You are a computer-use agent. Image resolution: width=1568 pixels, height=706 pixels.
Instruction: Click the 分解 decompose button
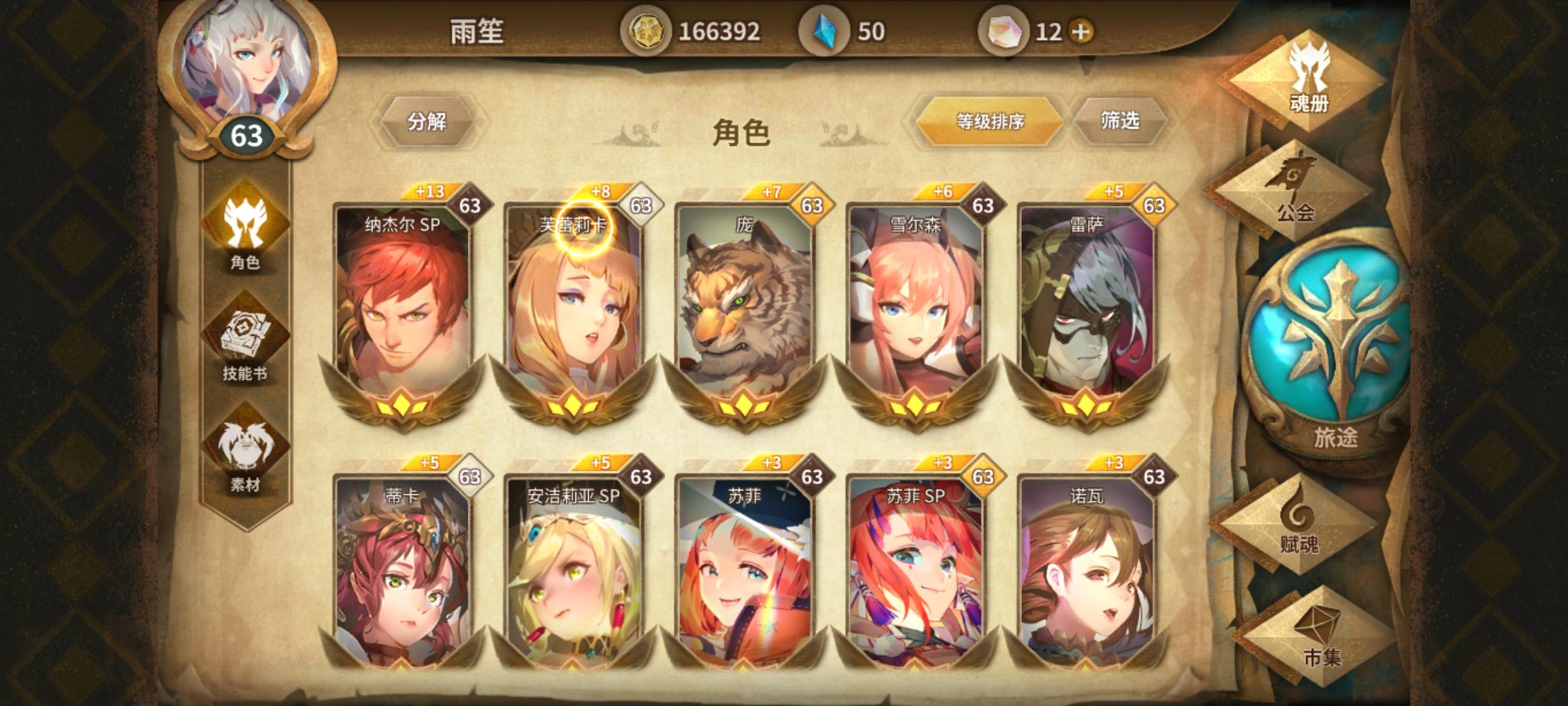(431, 121)
